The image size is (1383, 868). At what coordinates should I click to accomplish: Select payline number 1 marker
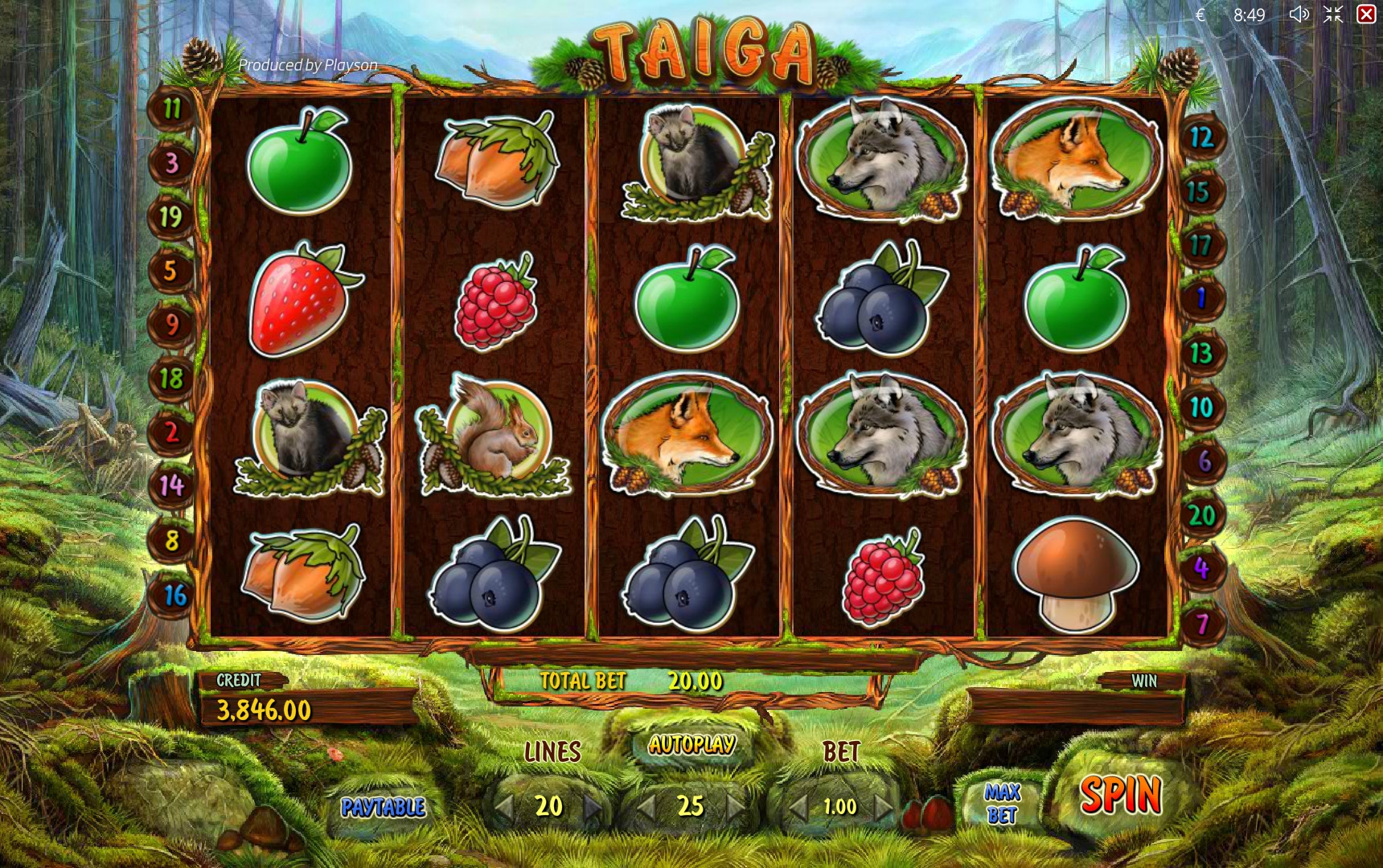(x=1201, y=299)
